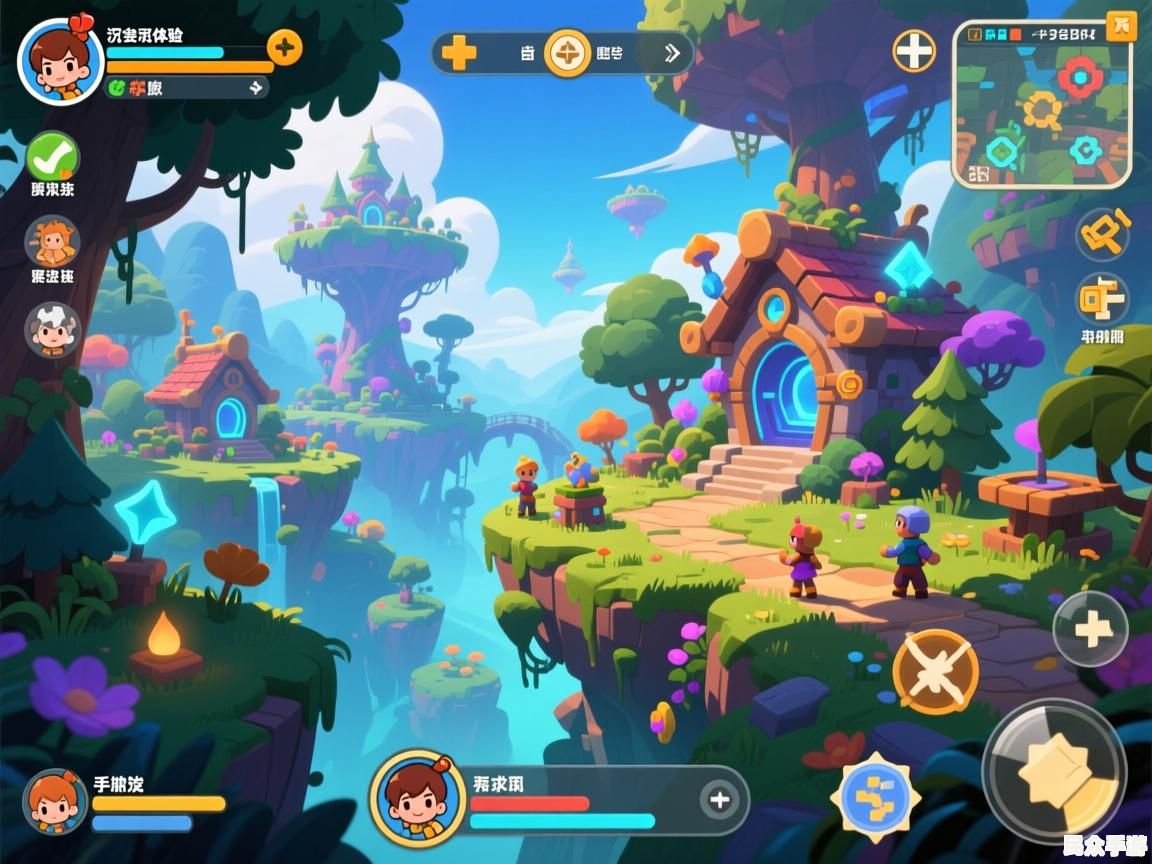Tap the orange plus button beside the player bars
Image resolution: width=1152 pixels, height=864 pixels.
coord(285,47)
